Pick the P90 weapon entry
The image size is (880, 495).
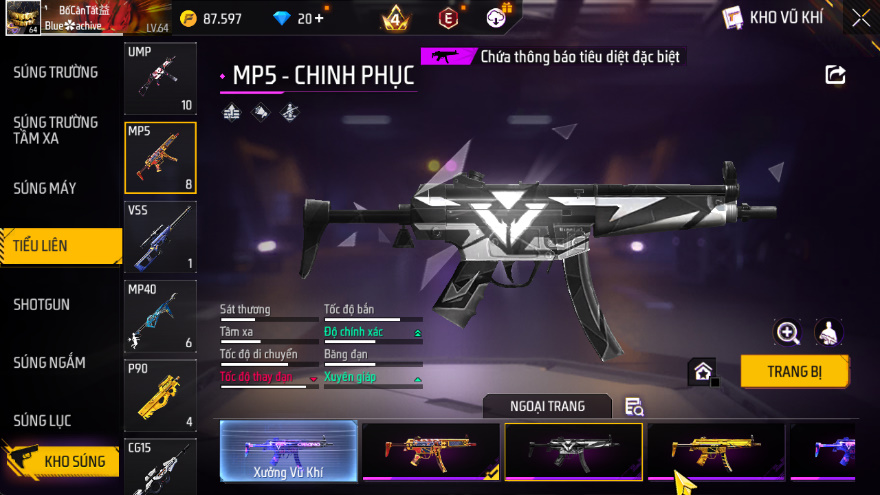pyautogui.click(x=160, y=395)
